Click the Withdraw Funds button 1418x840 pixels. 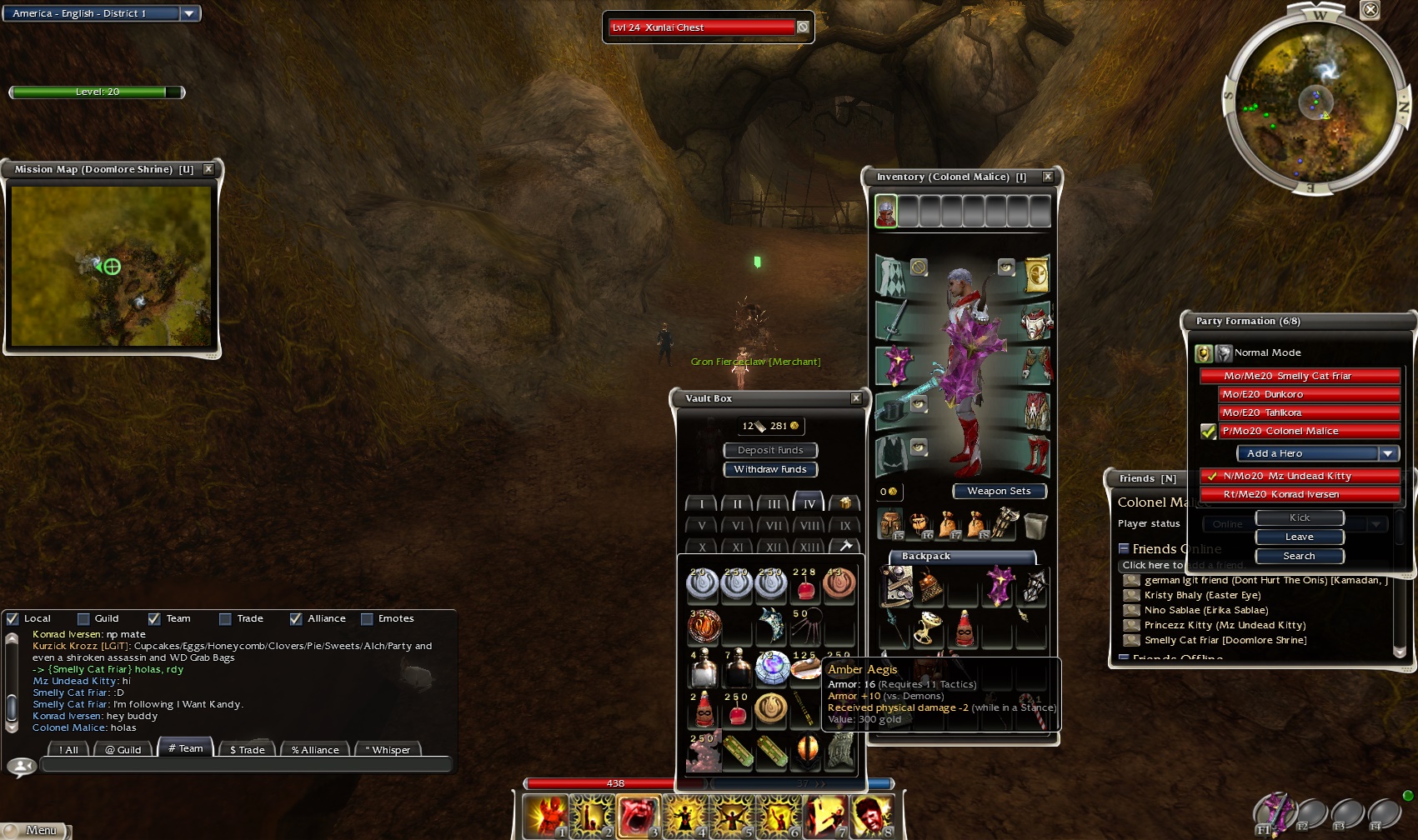[x=769, y=469]
